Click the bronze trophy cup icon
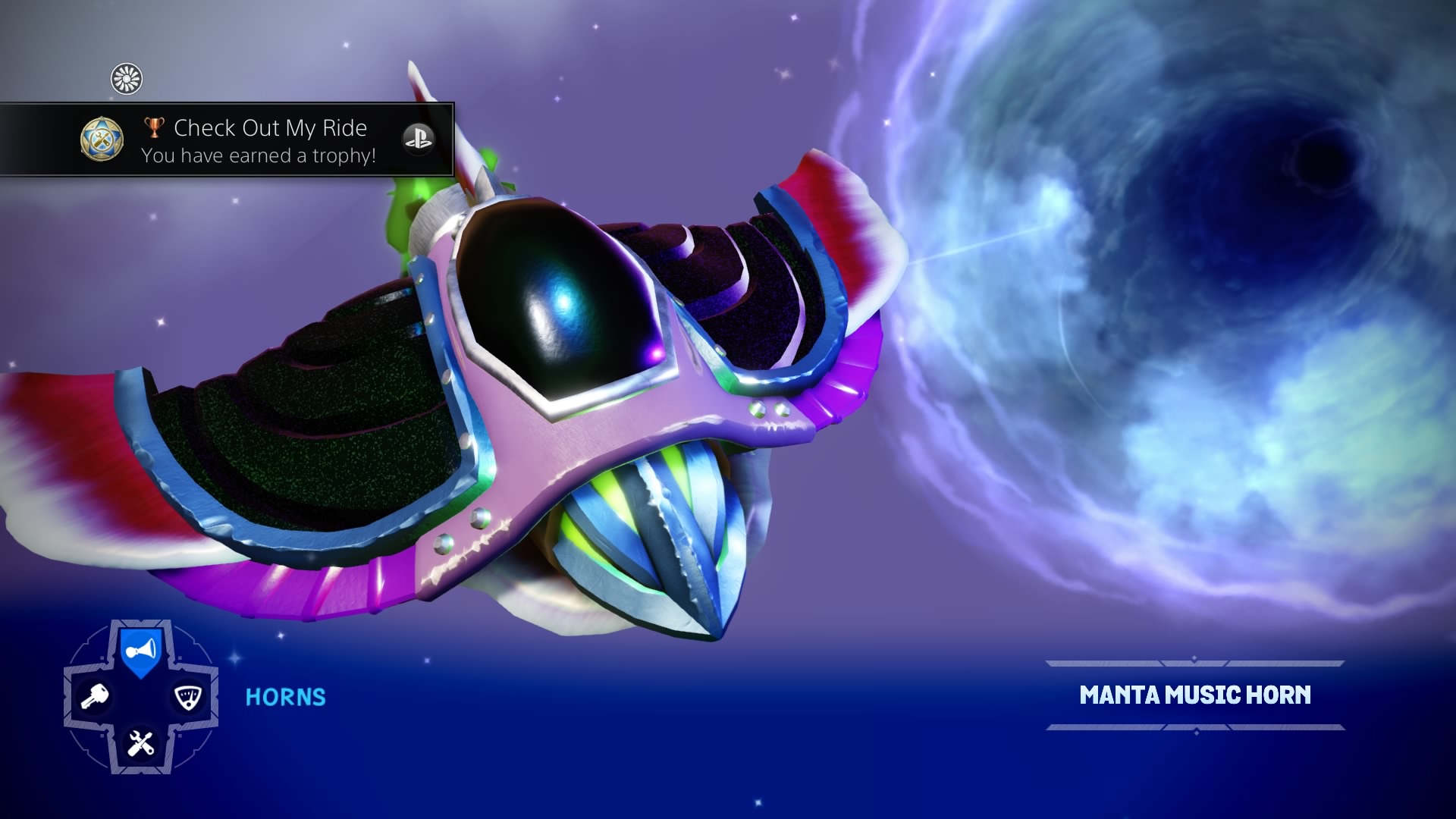 tap(154, 128)
